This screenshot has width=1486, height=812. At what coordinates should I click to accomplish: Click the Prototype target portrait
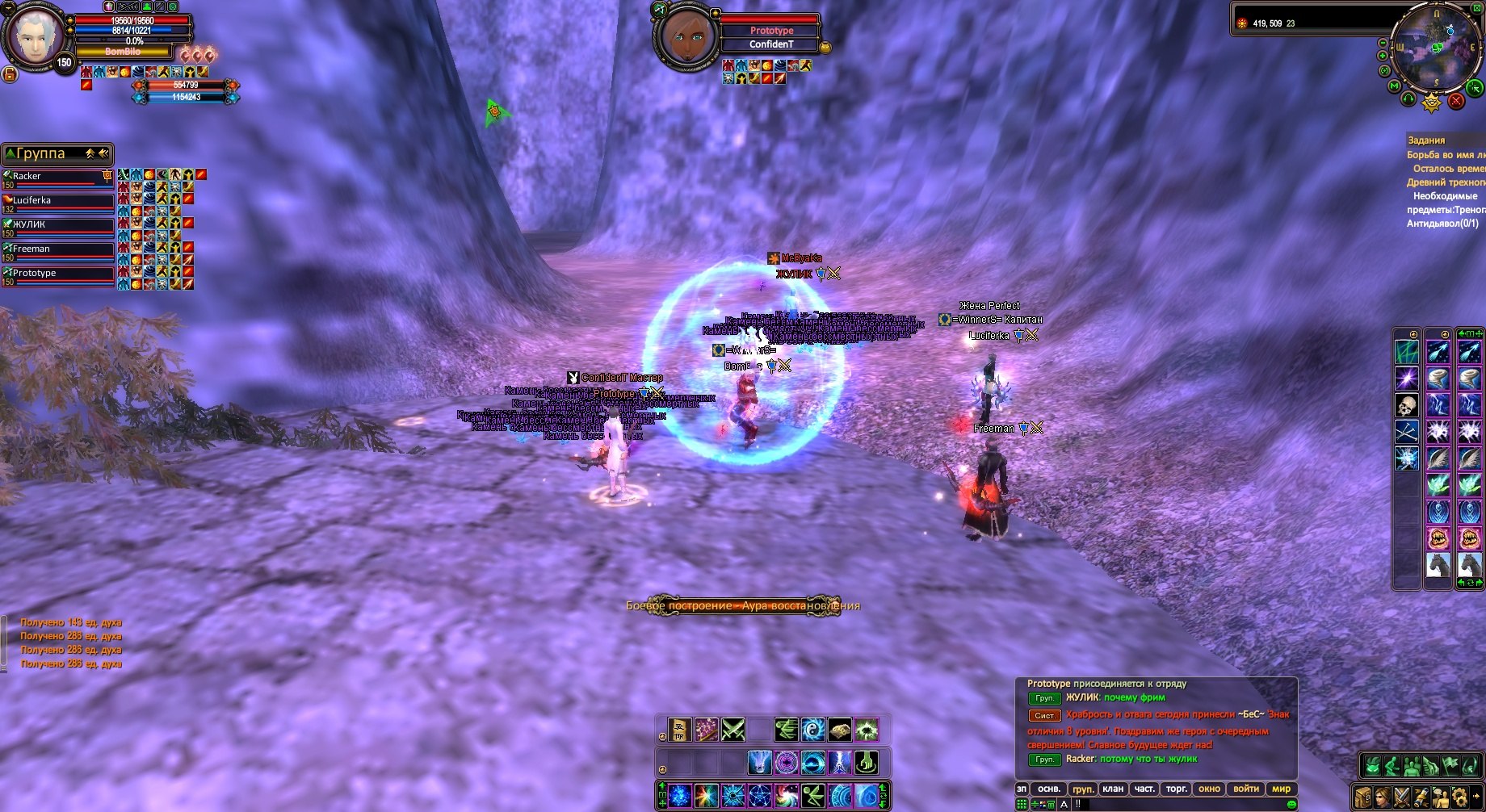[686, 36]
